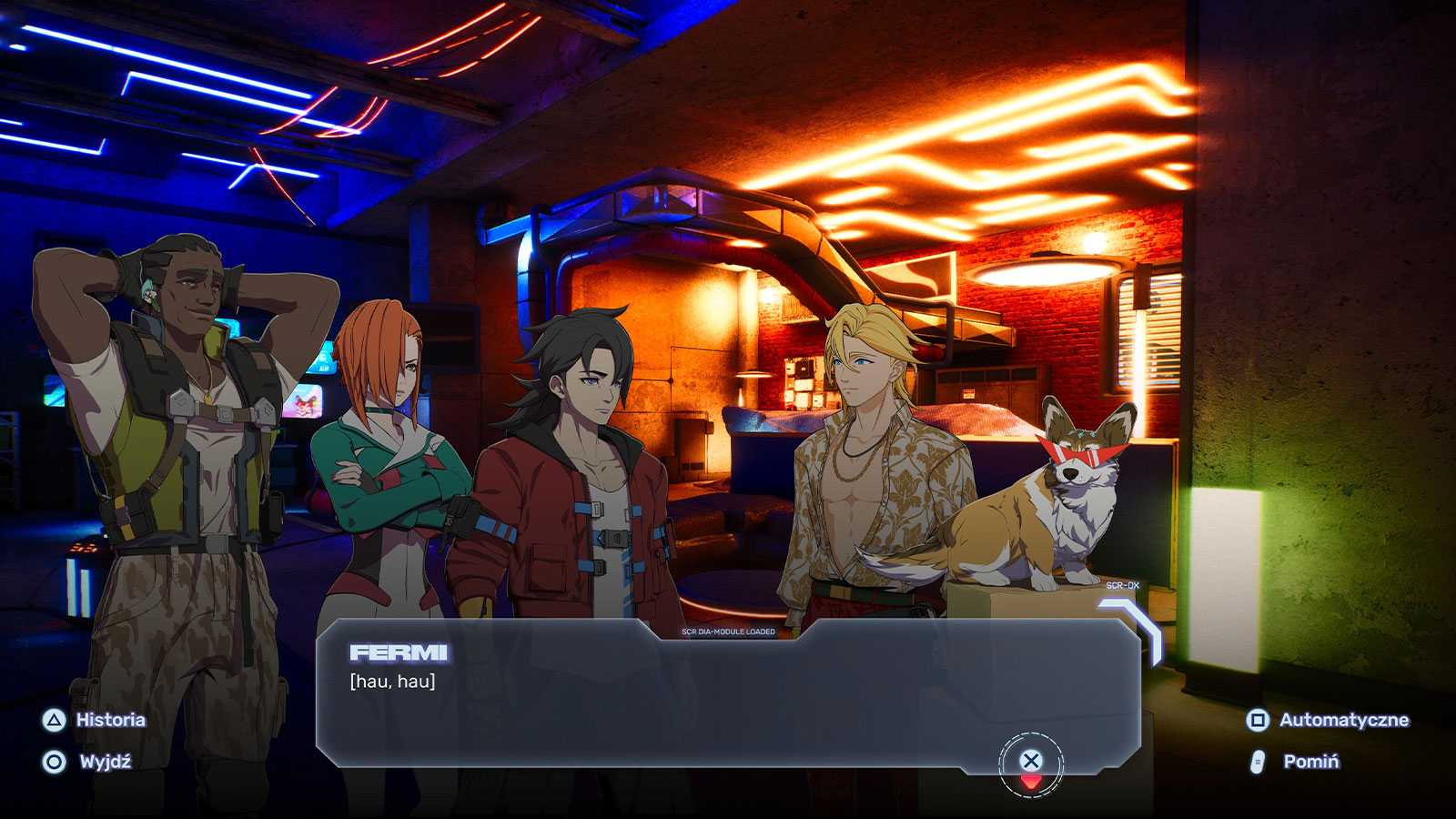Select the Wyjdź exit option
The height and width of the screenshot is (819, 1456).
point(88,762)
